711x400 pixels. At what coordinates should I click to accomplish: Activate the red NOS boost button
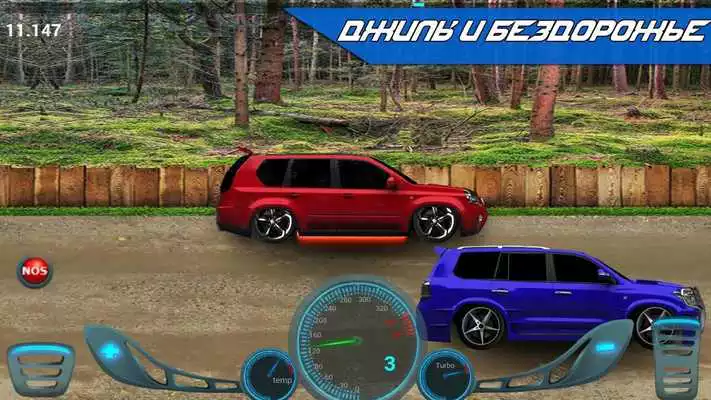point(34,271)
